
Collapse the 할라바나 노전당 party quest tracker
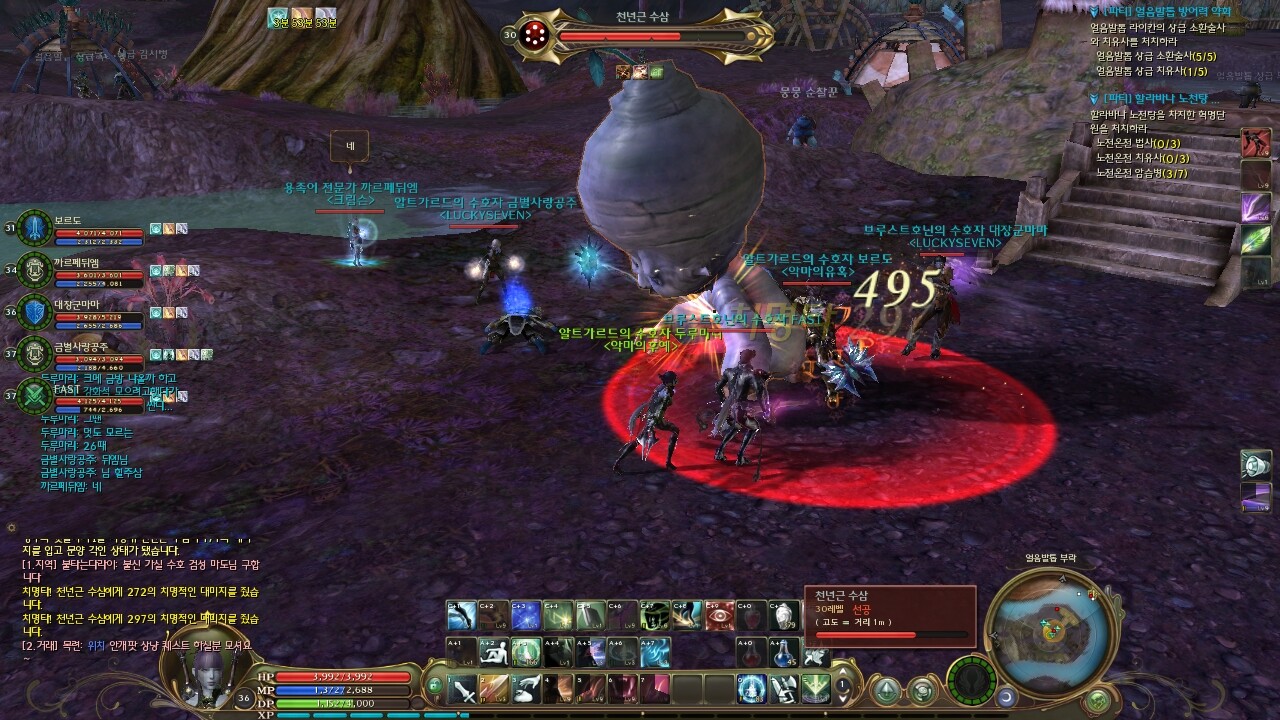[1096, 99]
